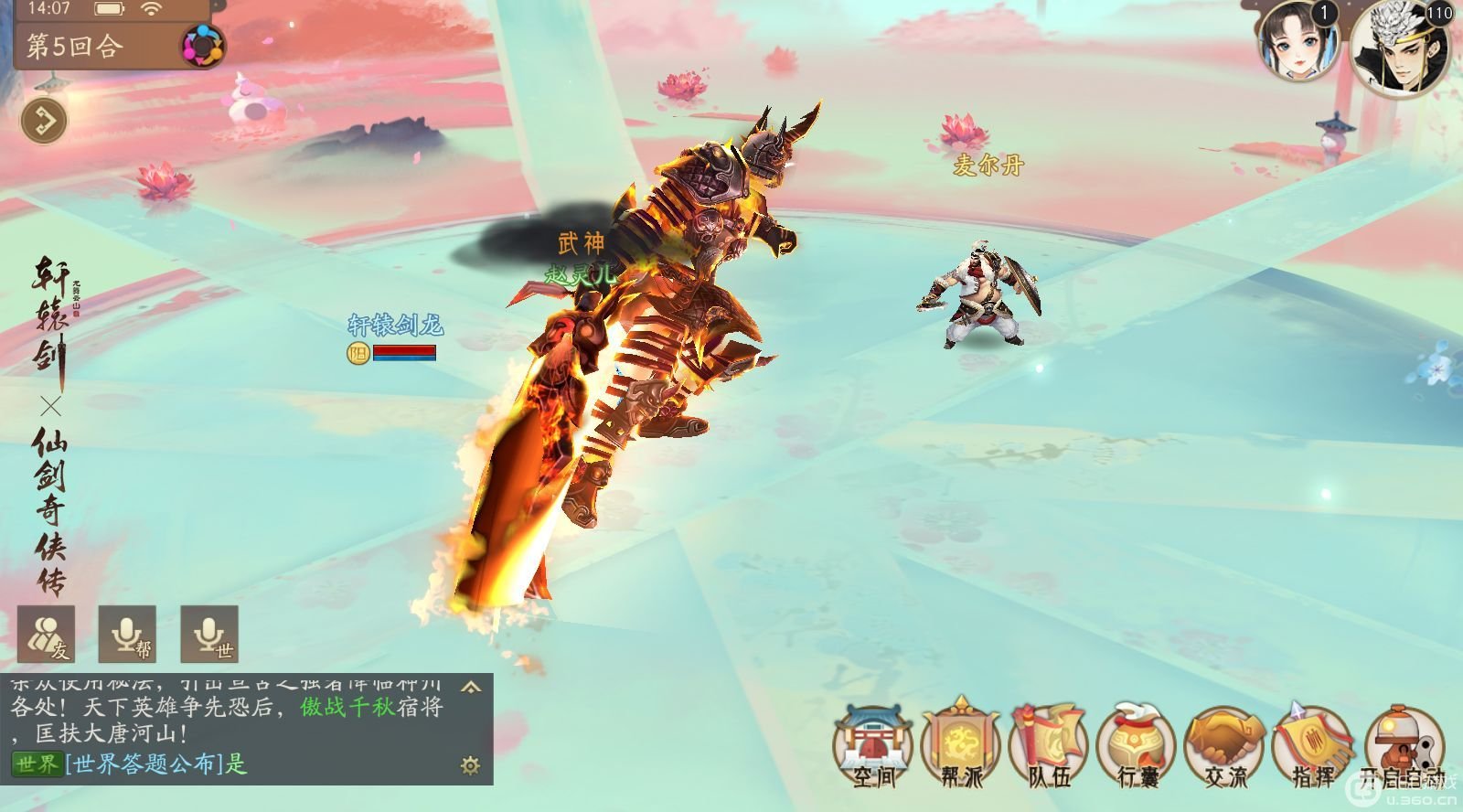Click the green 世界 channel tag
This screenshot has height=812, width=1463.
tap(37, 764)
